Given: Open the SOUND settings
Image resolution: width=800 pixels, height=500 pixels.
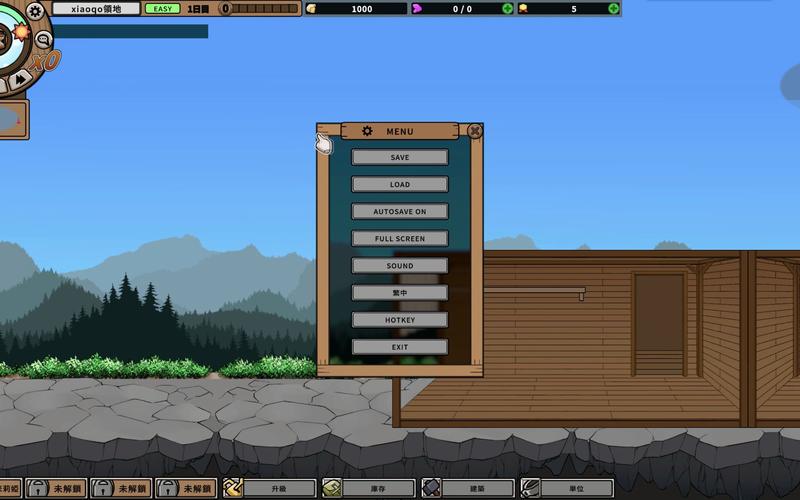Looking at the screenshot, I should [400, 265].
